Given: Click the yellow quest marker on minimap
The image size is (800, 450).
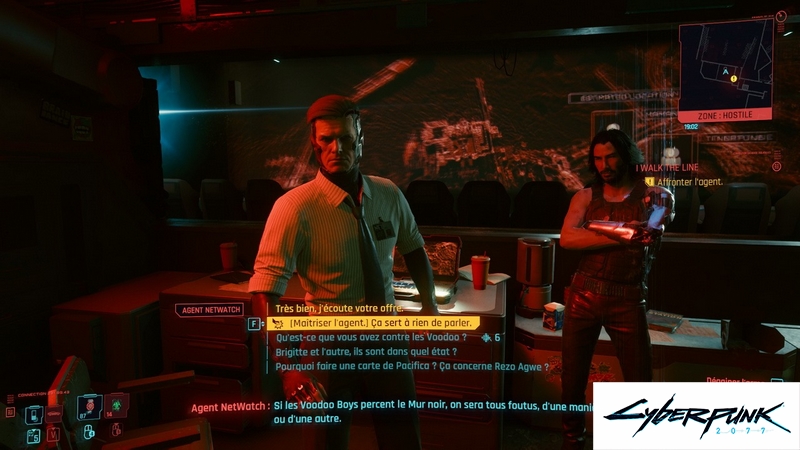Looking at the screenshot, I should 733,78.
